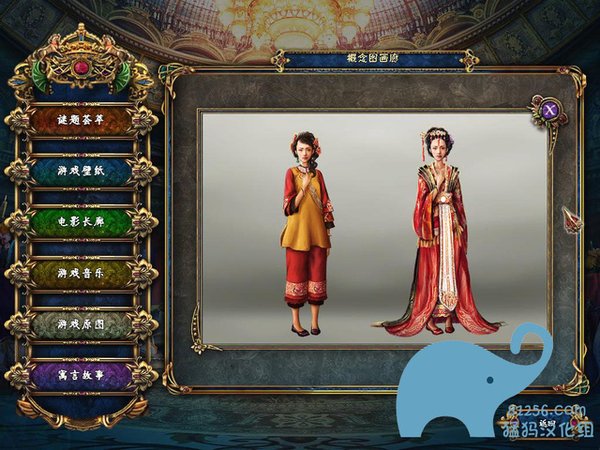
Task: Open the 电影长廊 movie gallery
Action: [x=82, y=222]
